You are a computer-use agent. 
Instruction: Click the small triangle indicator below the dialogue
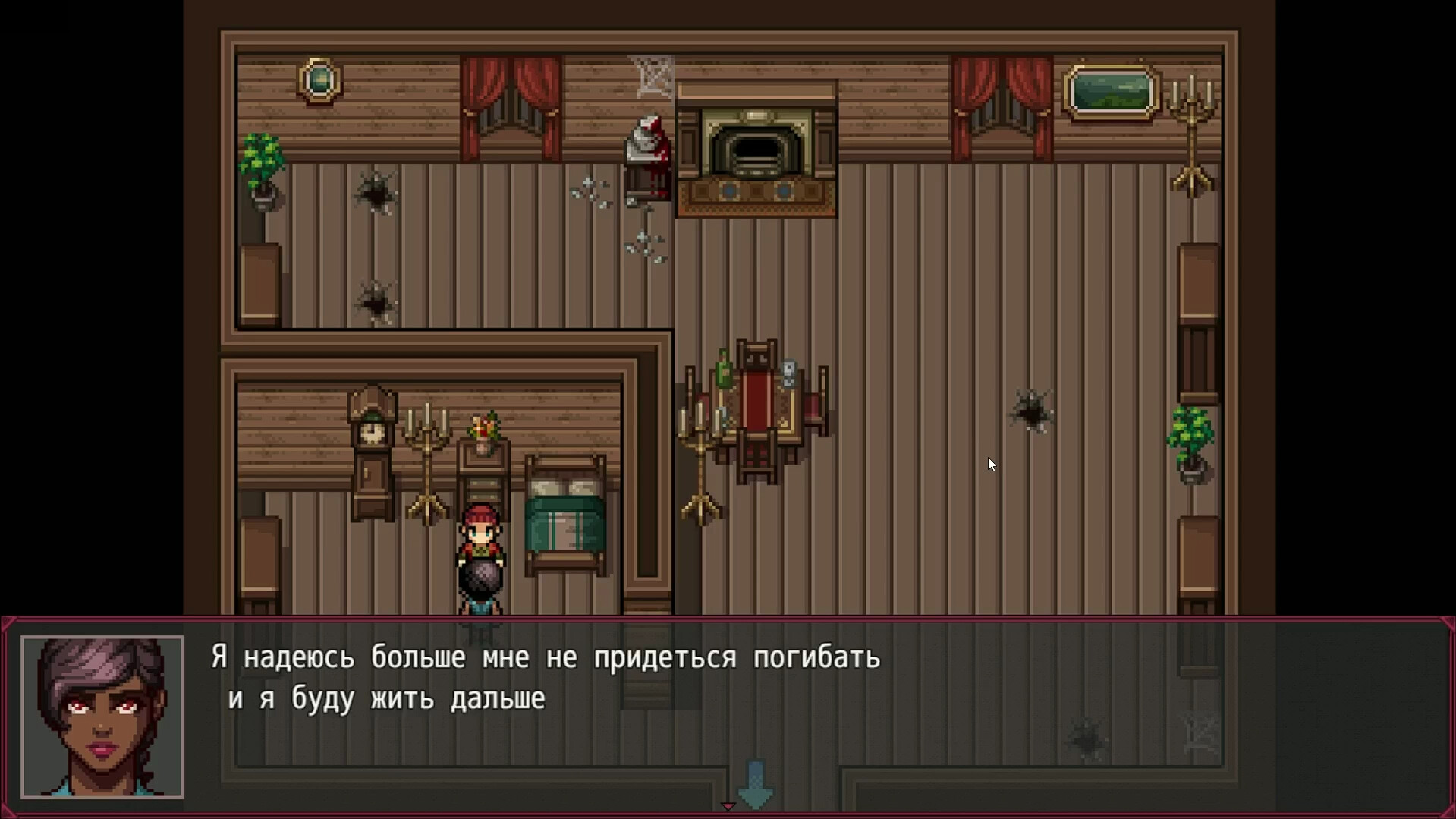728,806
